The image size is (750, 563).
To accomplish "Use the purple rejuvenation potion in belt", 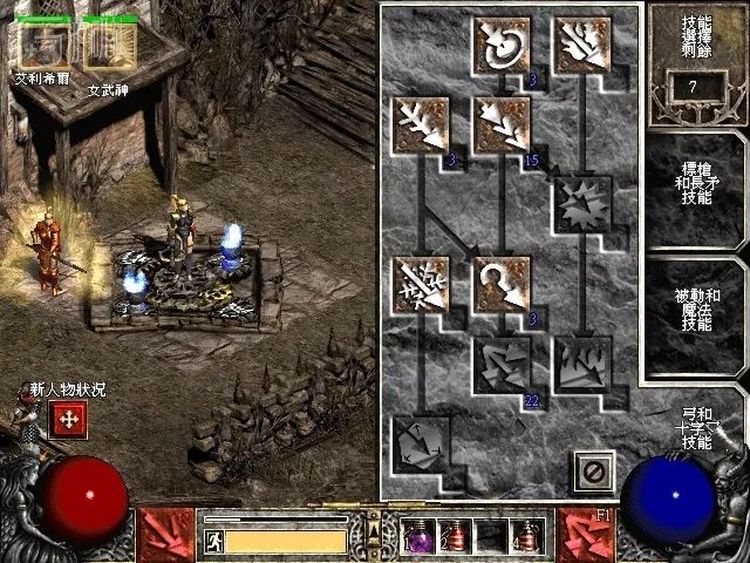I will coord(416,537).
